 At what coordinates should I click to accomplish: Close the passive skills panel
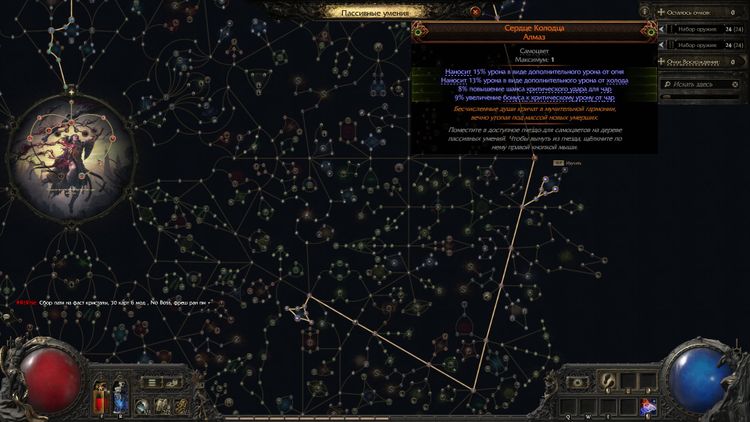476,12
